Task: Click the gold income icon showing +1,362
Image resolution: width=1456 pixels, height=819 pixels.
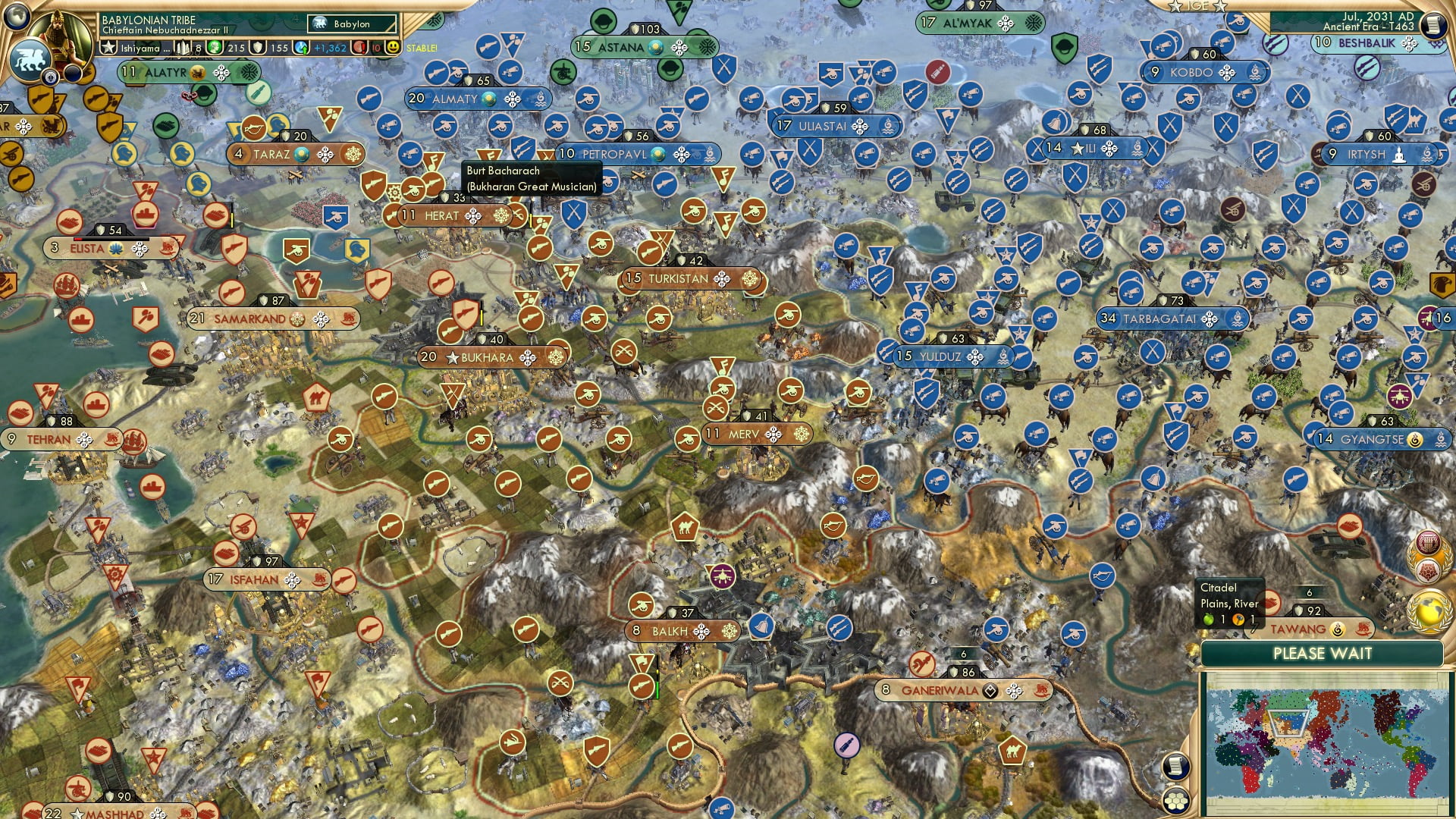Action: point(302,48)
